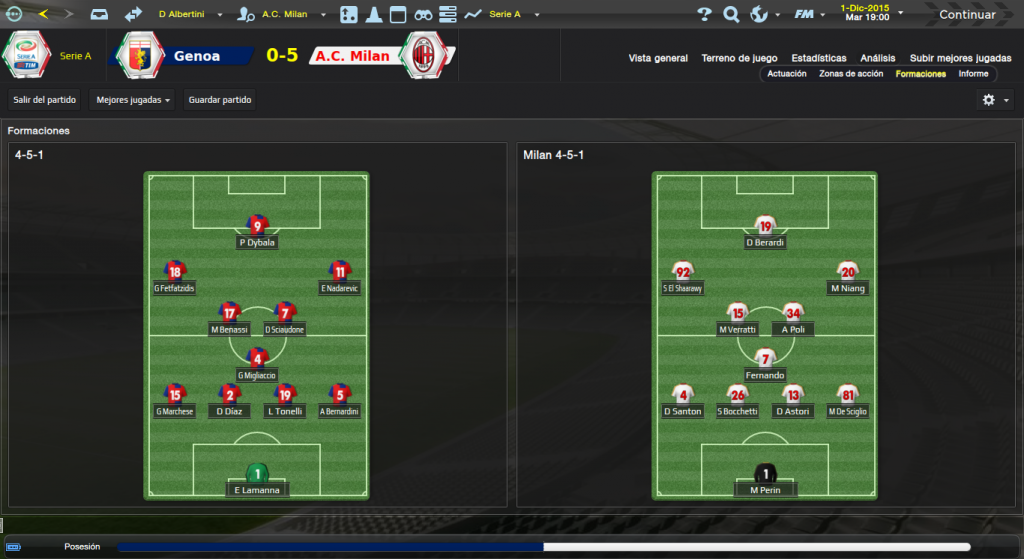Select P Dybala on Genoa pitch
Screen dimensions: 1024x559
[257, 231]
